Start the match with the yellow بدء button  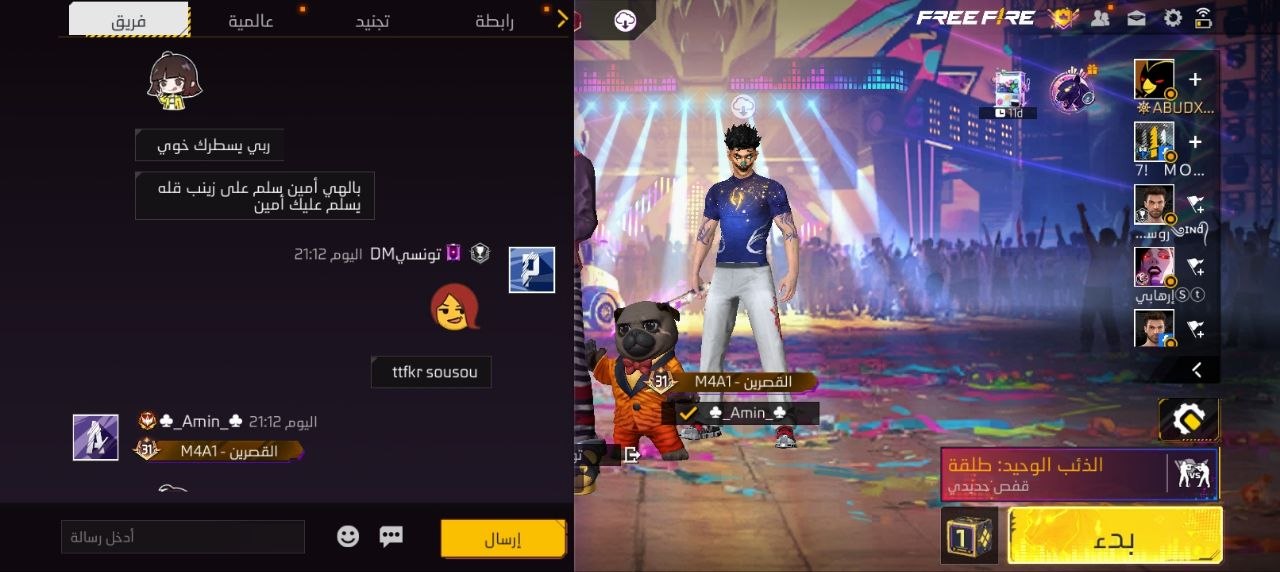1115,537
